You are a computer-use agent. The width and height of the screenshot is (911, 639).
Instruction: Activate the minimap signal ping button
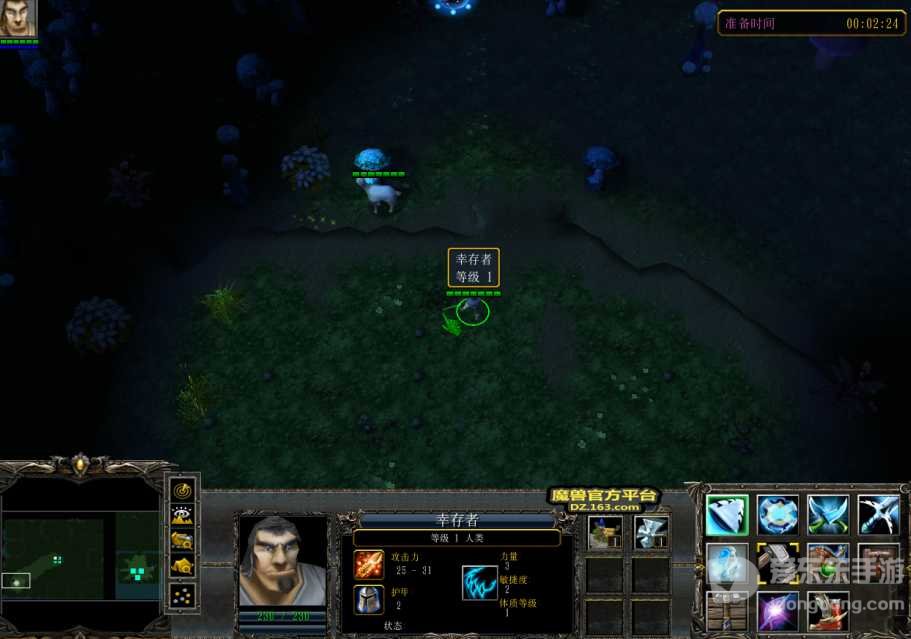pyautogui.click(x=182, y=491)
